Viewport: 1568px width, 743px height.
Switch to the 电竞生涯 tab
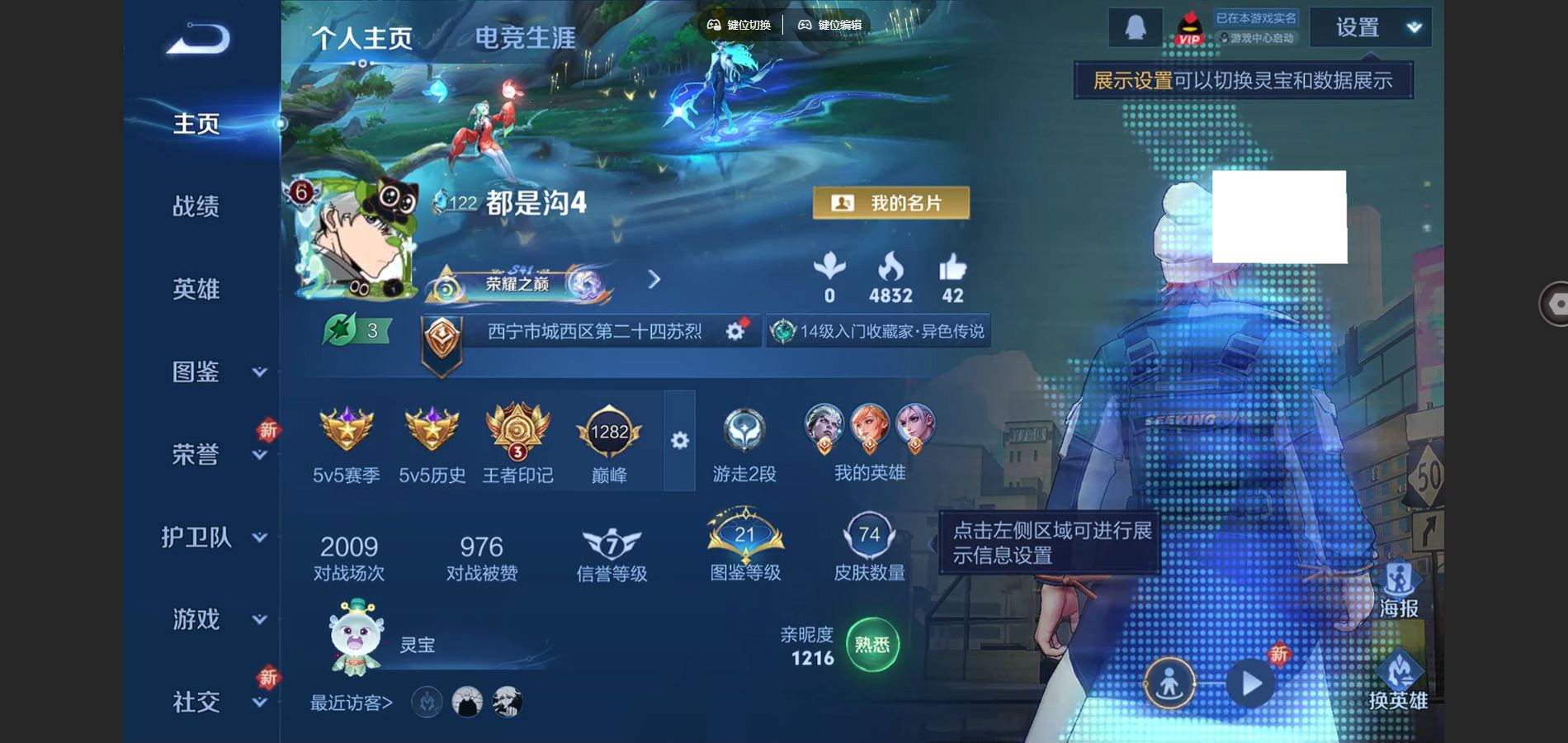tap(526, 38)
